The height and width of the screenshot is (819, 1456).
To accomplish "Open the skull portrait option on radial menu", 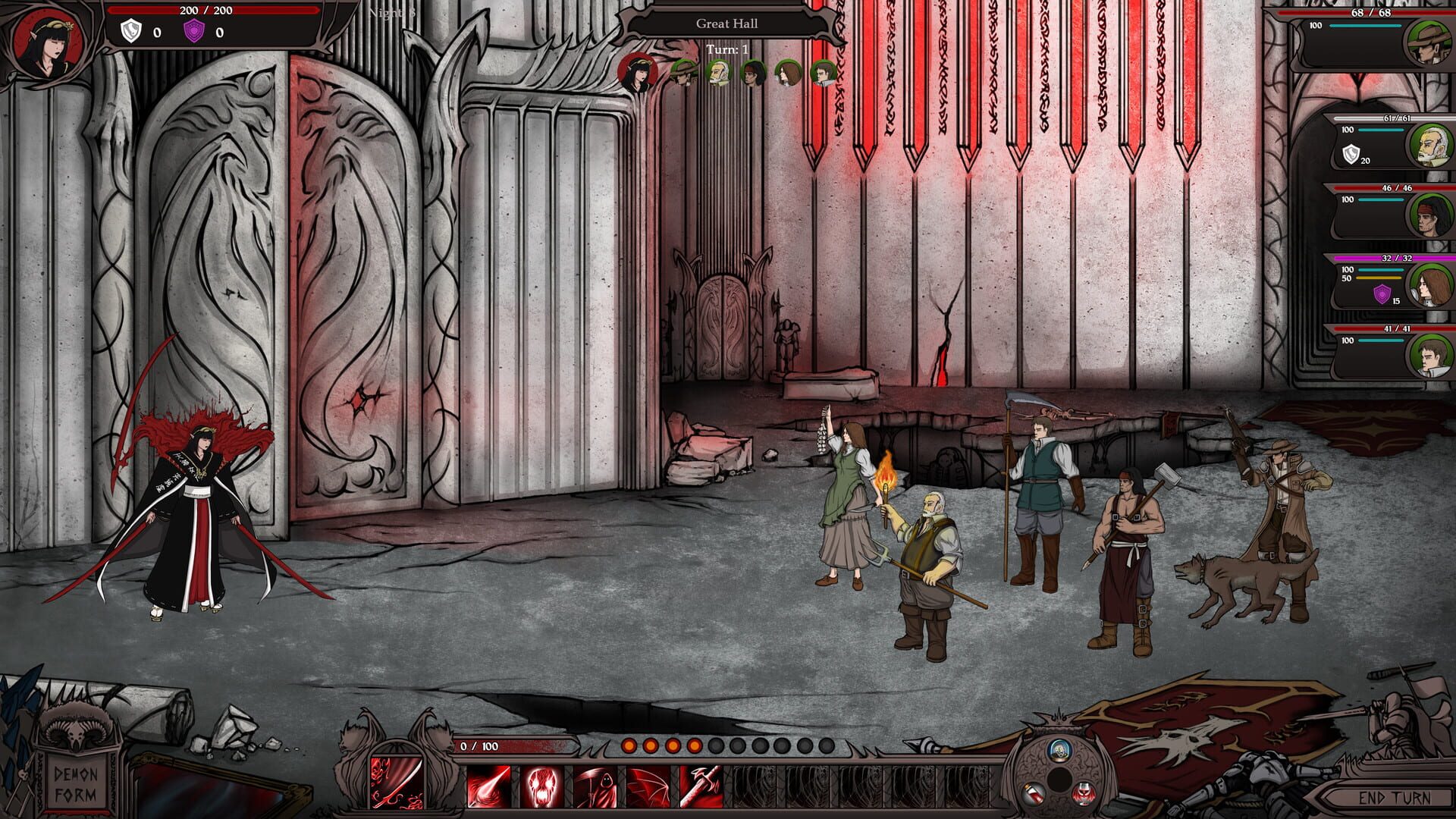I will 1059,751.
